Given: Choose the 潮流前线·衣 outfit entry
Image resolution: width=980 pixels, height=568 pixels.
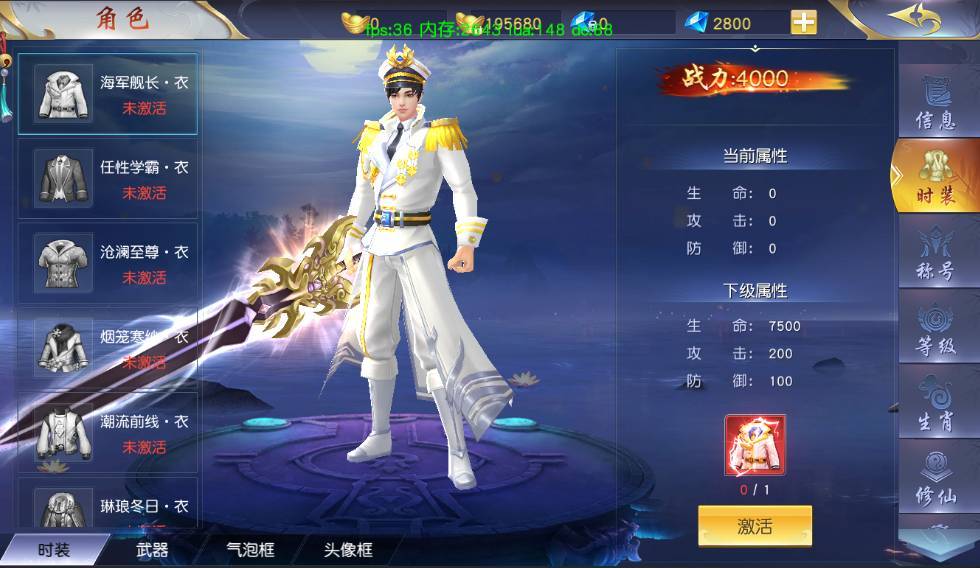Looking at the screenshot, I should tap(108, 433).
